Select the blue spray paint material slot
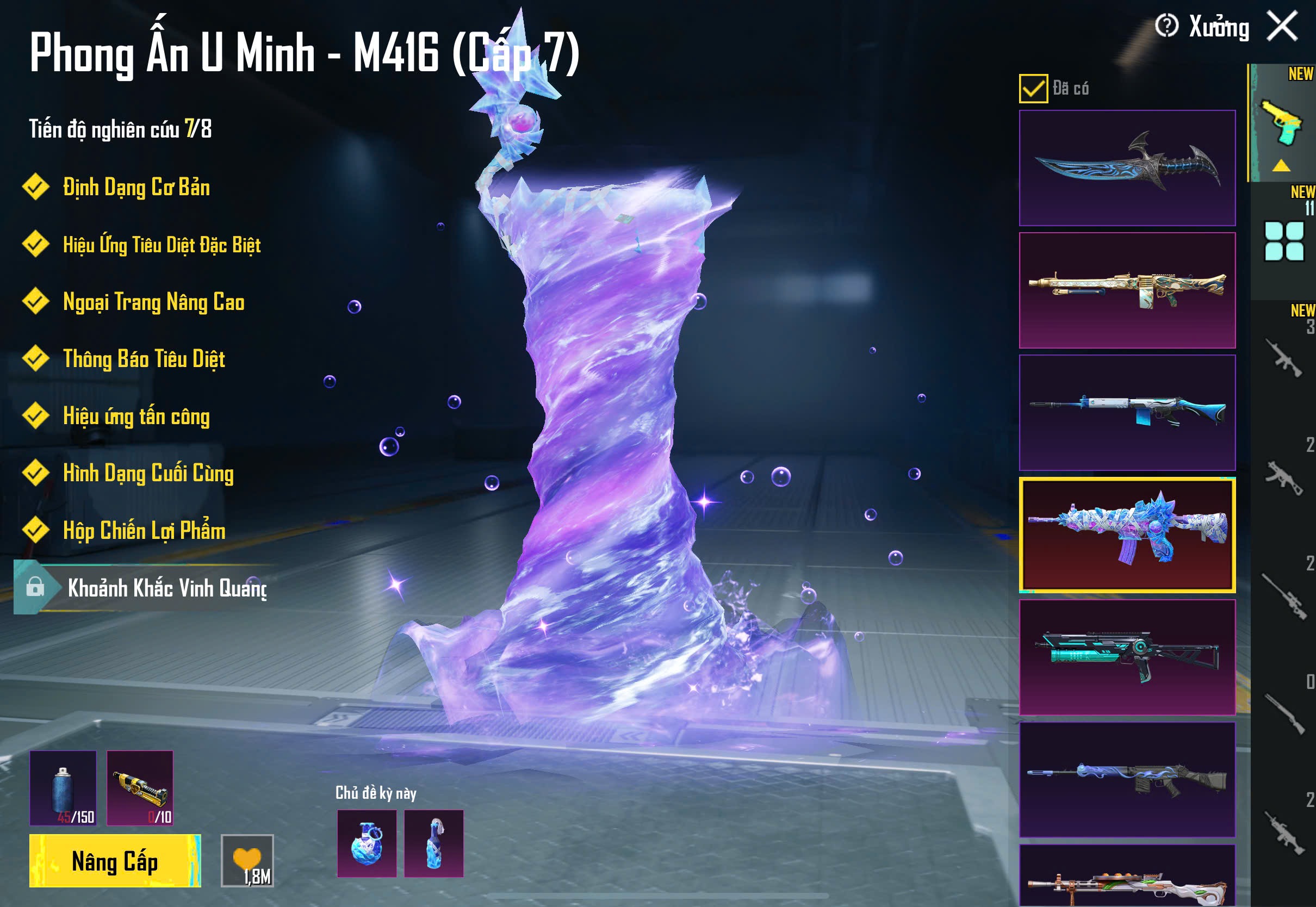This screenshot has width=1316, height=907. [63, 788]
